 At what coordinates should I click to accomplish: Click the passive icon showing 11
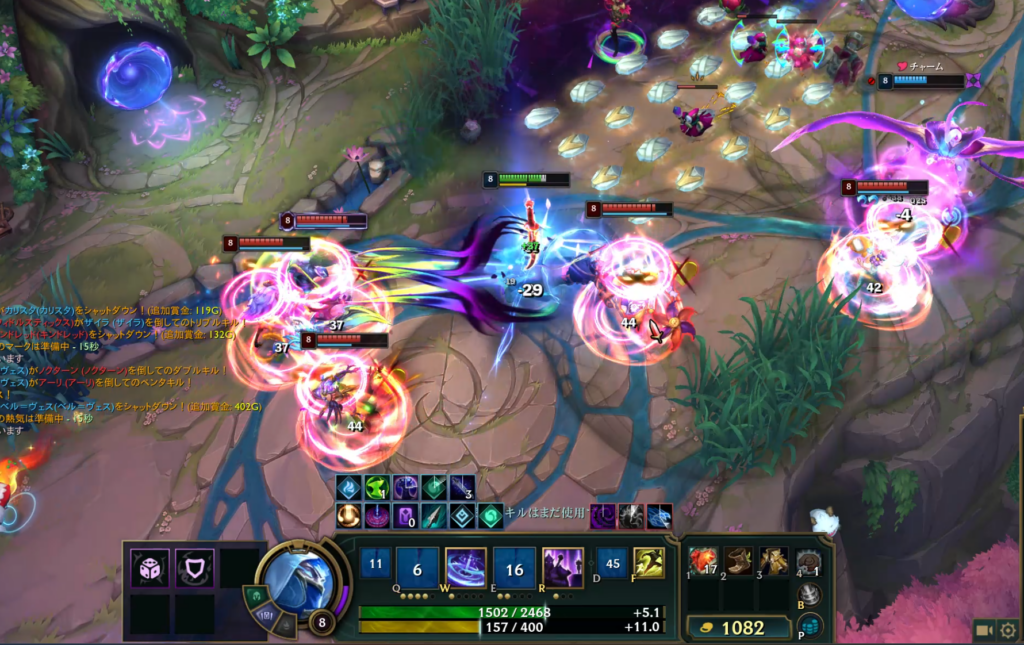375,563
